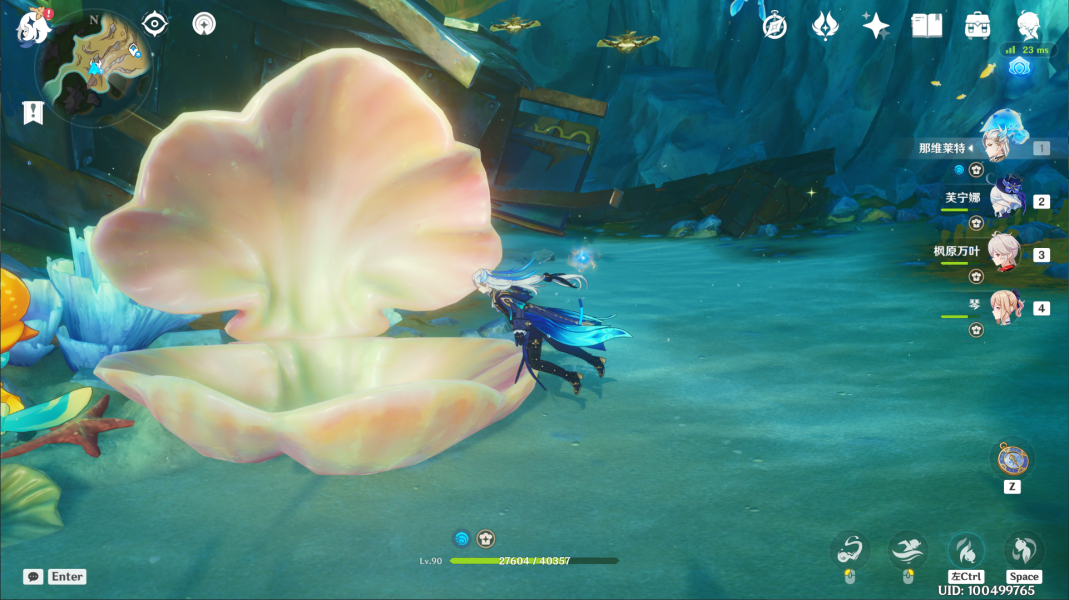Open the quest log bookmark icon
This screenshot has width=1069, height=600.
click(x=33, y=112)
